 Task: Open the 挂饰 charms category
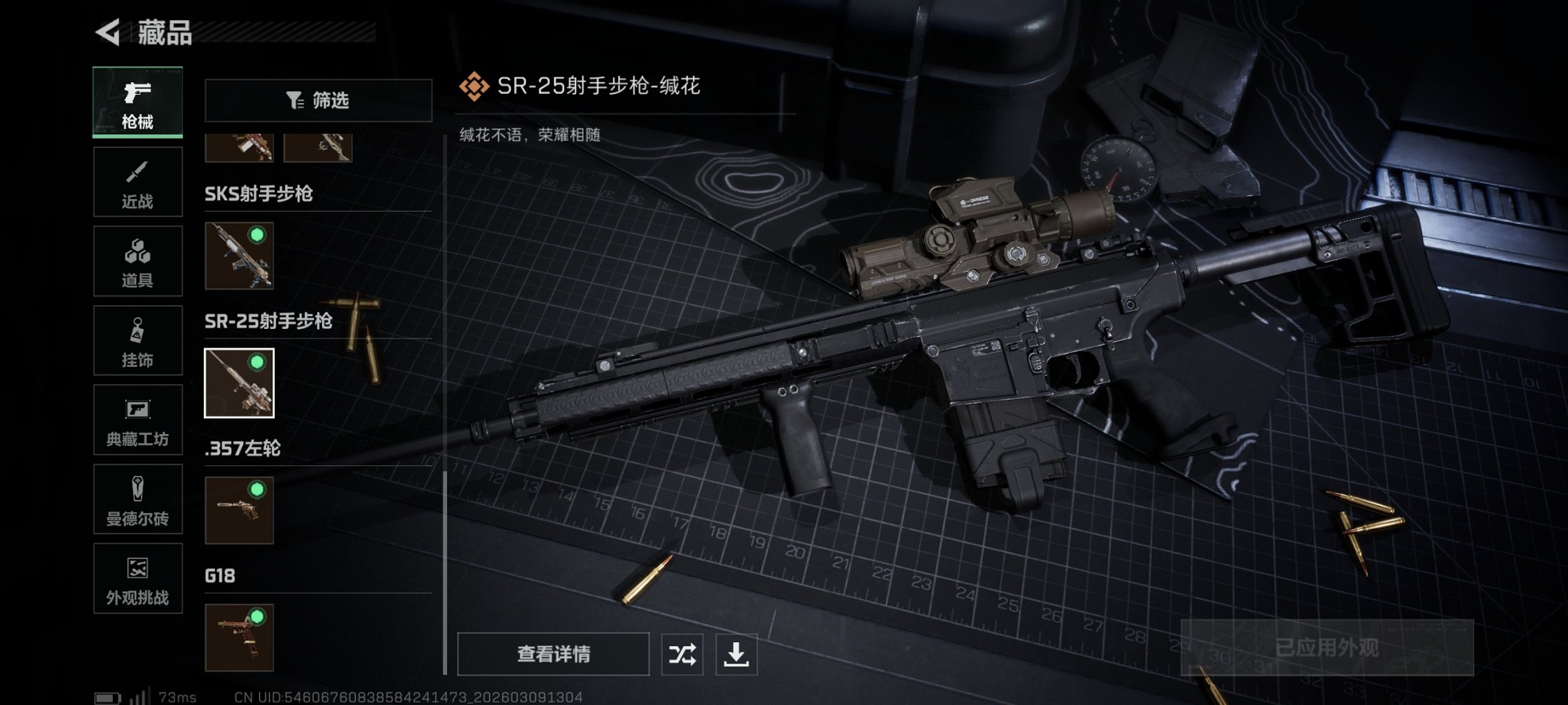click(x=137, y=340)
